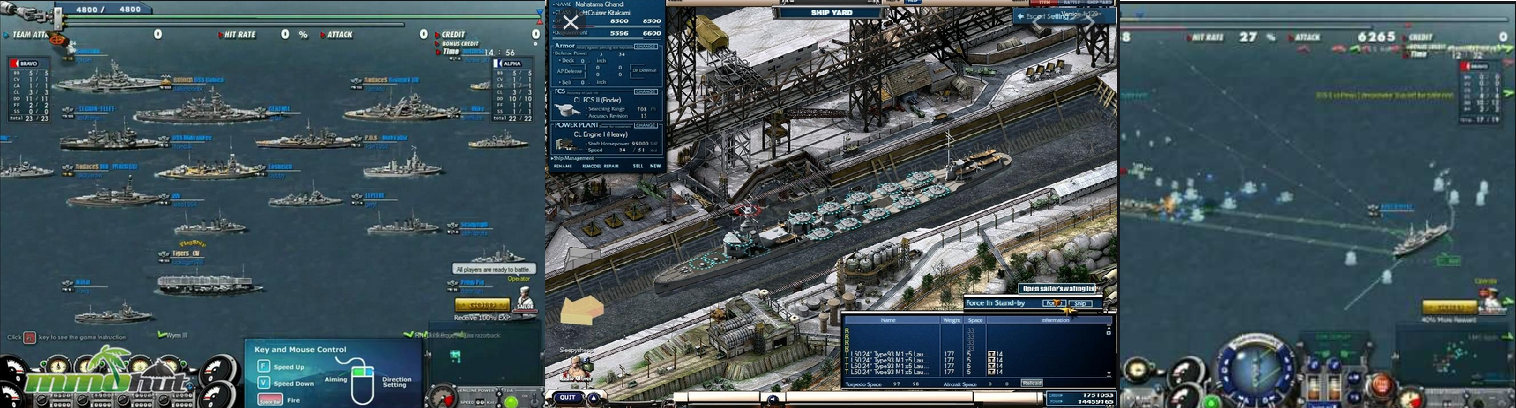This screenshot has height=408, width=1516.
Task: Change the Power Plant engine
Action: point(645,126)
